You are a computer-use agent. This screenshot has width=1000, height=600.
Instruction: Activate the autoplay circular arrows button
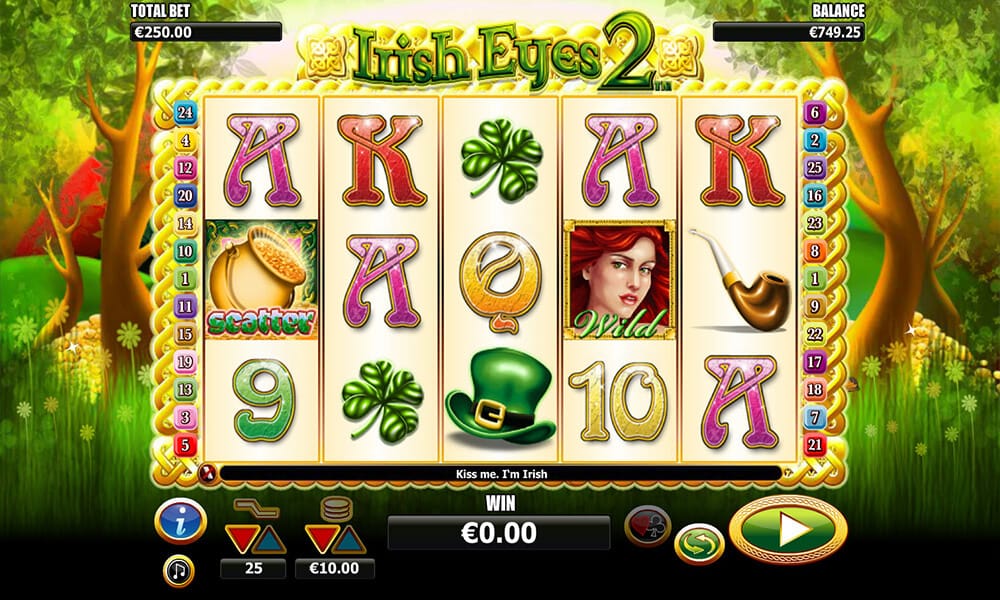click(699, 545)
